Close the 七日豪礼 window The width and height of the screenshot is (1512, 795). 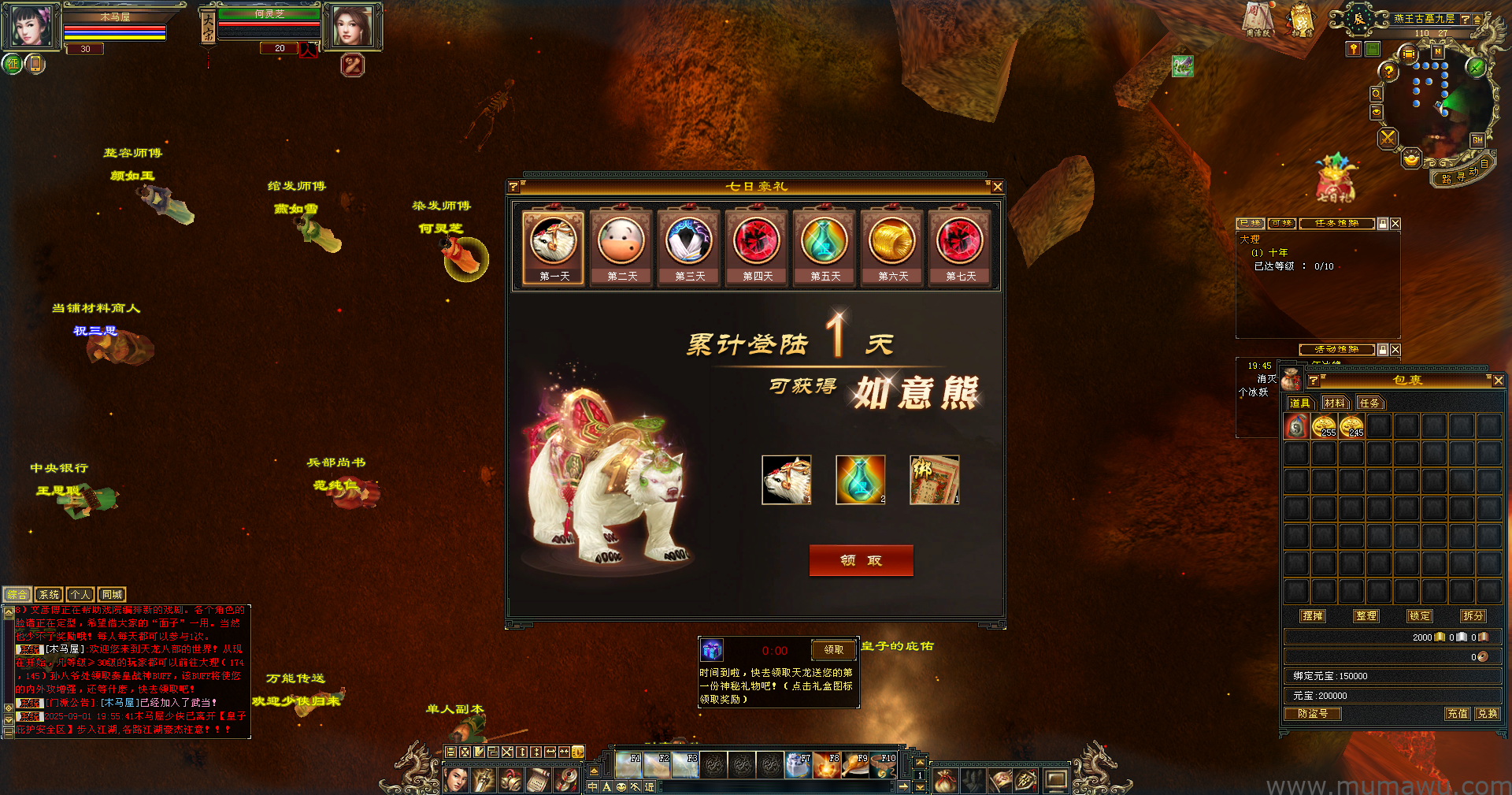tap(997, 187)
